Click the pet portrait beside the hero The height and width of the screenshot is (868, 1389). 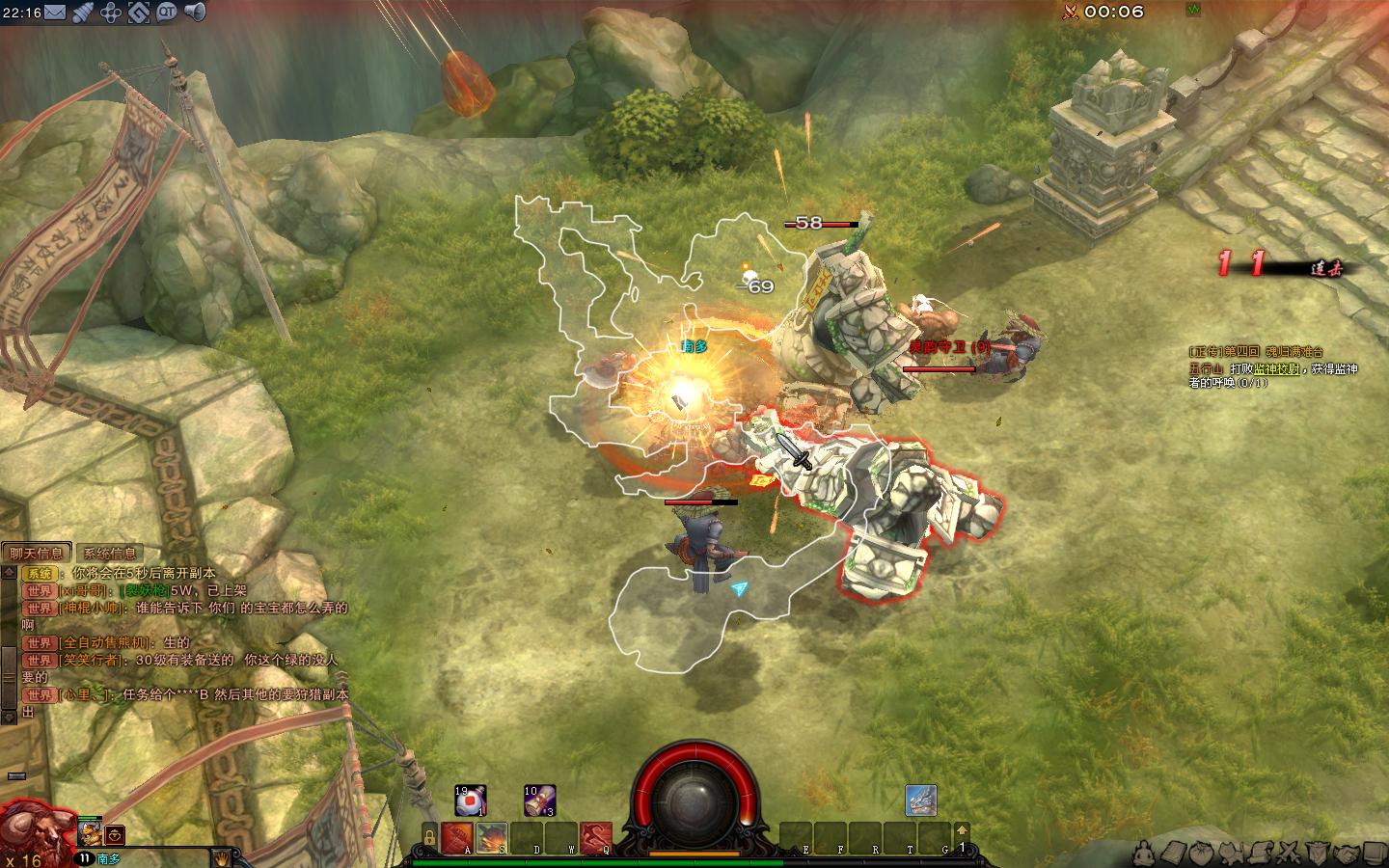[x=90, y=833]
